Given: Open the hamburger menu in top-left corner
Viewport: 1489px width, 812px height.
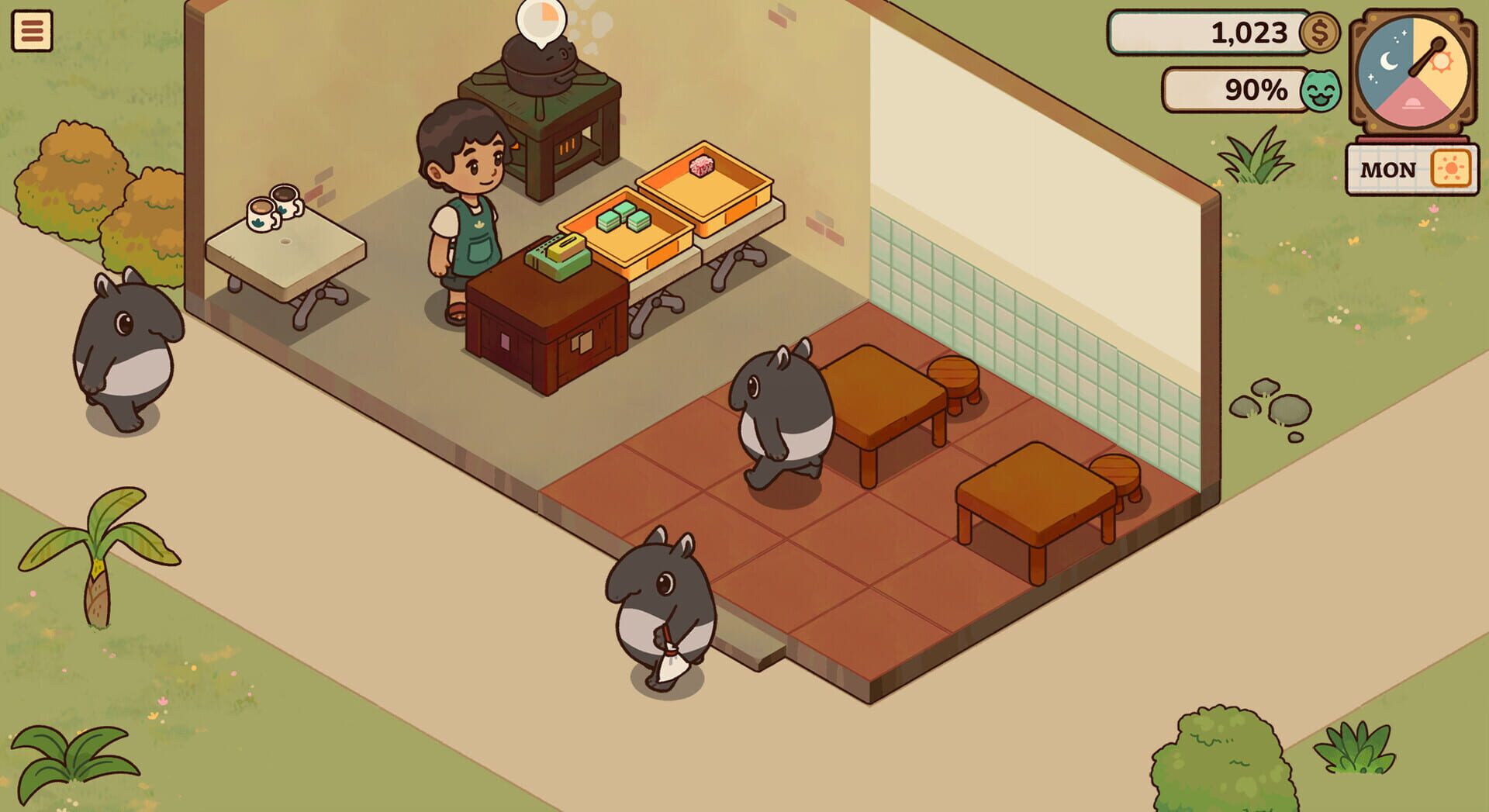Looking at the screenshot, I should pyautogui.click(x=33, y=31).
